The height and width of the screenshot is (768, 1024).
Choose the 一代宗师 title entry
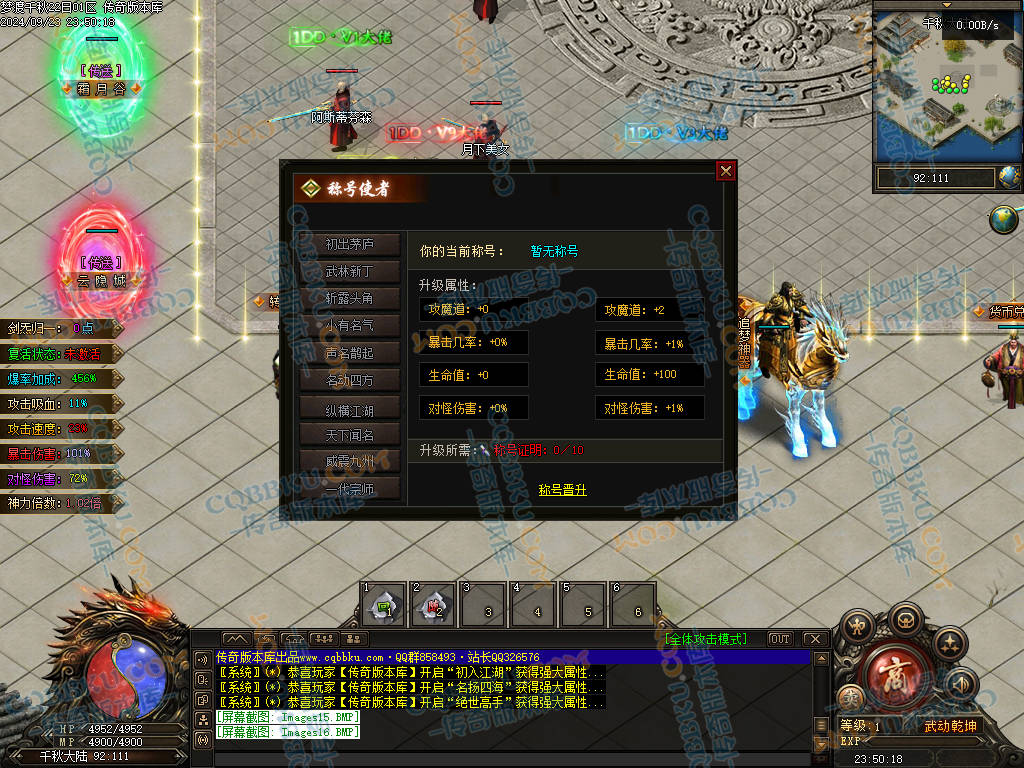349,490
